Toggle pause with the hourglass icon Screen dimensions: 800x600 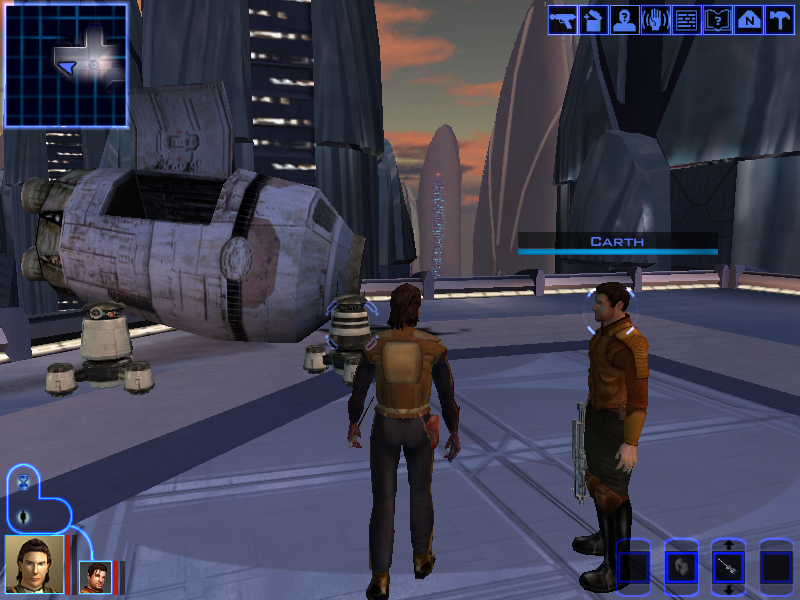click(x=24, y=482)
